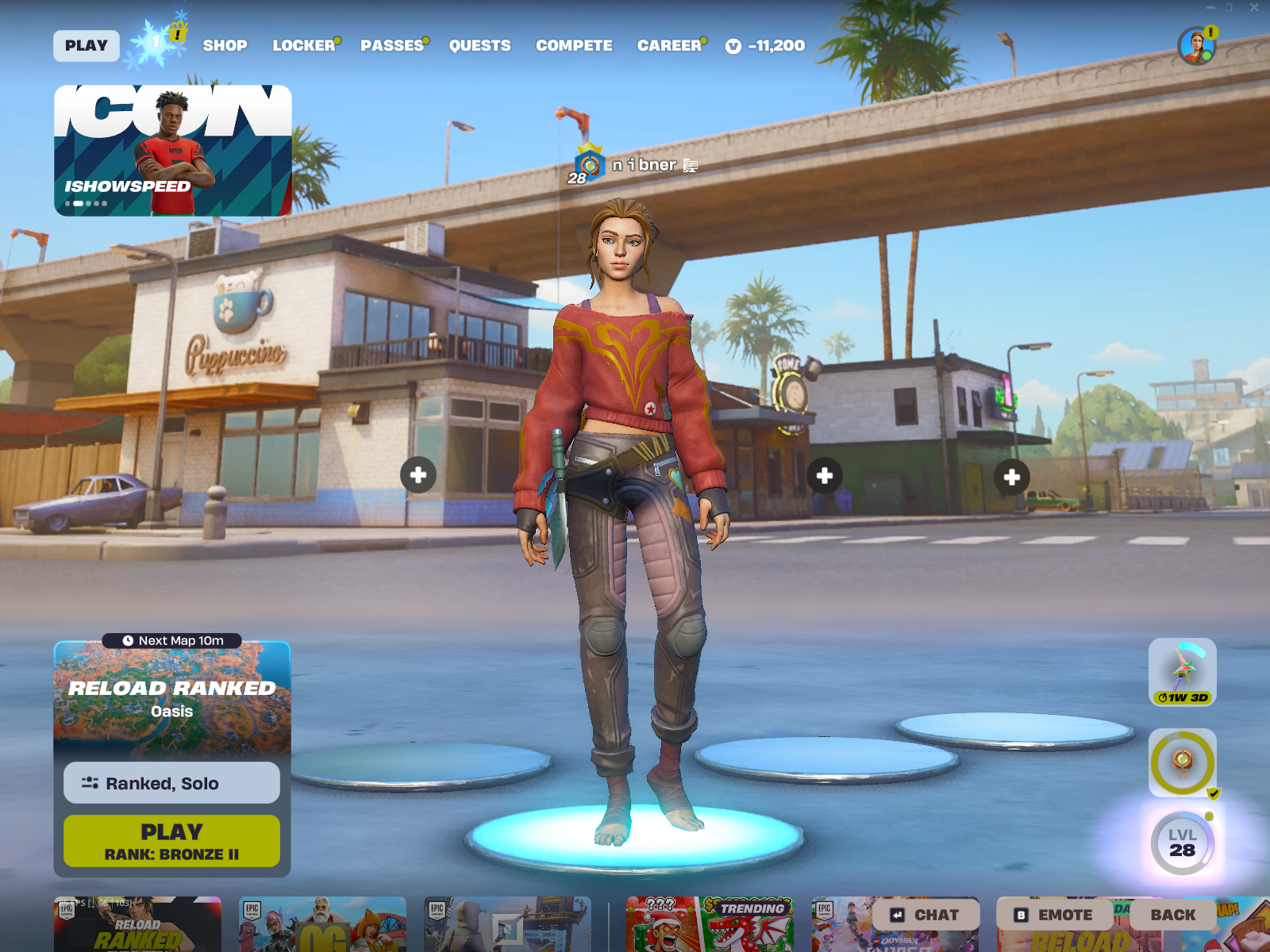Open the Quests tab
Screen dimensions: 1270x952
click(479, 46)
